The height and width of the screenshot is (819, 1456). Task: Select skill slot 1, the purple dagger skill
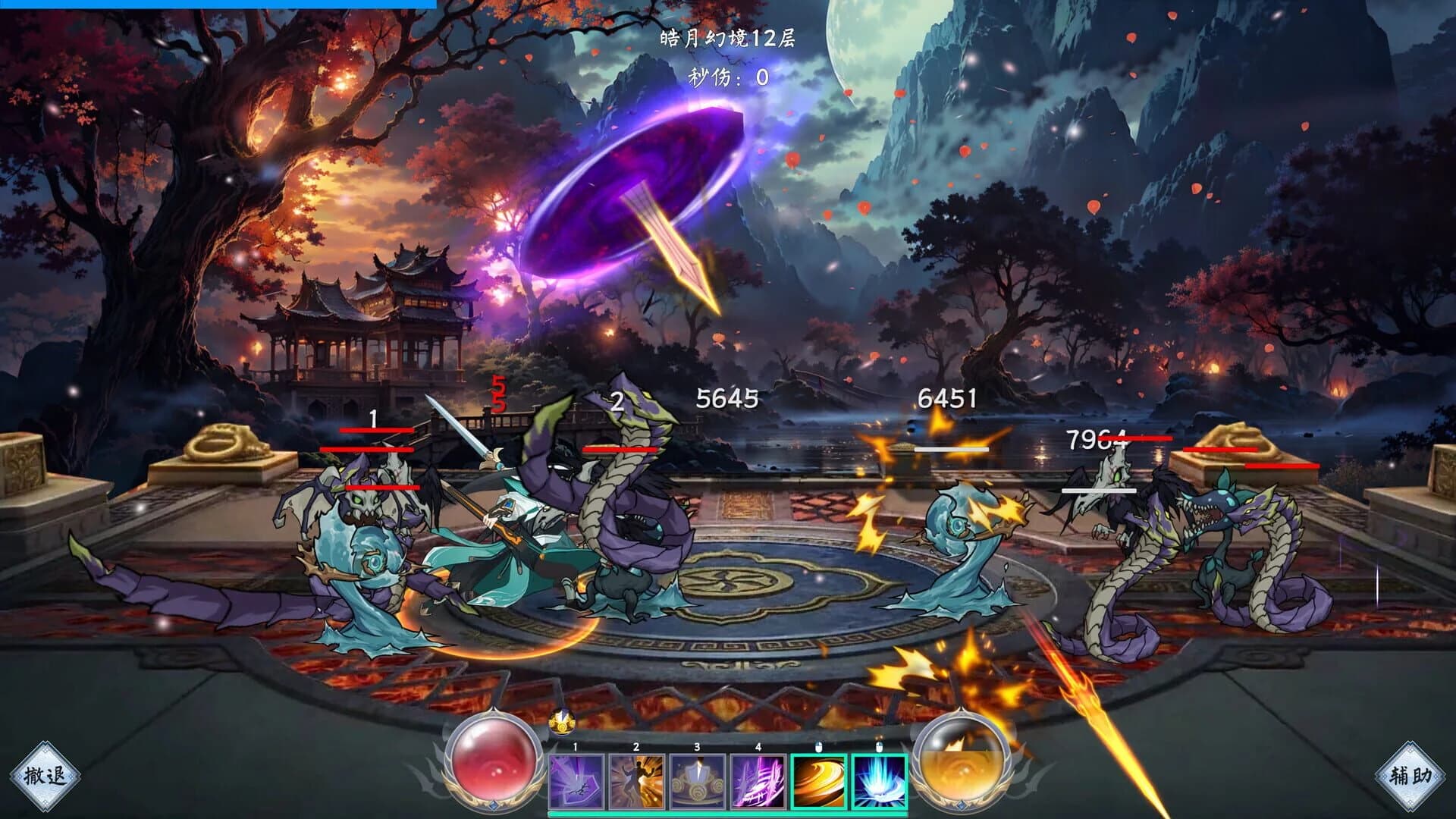[x=576, y=782]
